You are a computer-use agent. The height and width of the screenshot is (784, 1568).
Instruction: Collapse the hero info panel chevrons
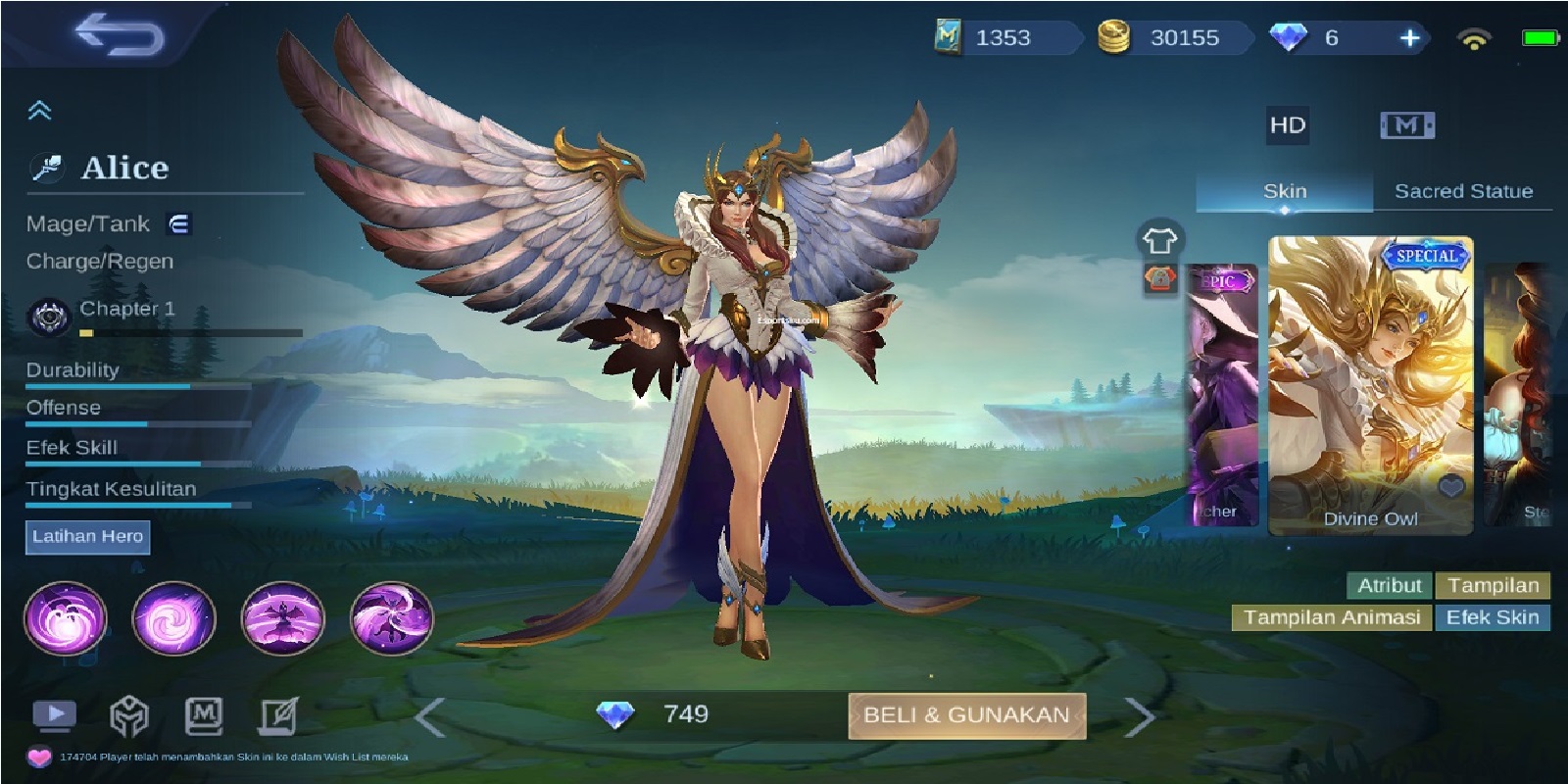pyautogui.click(x=39, y=108)
